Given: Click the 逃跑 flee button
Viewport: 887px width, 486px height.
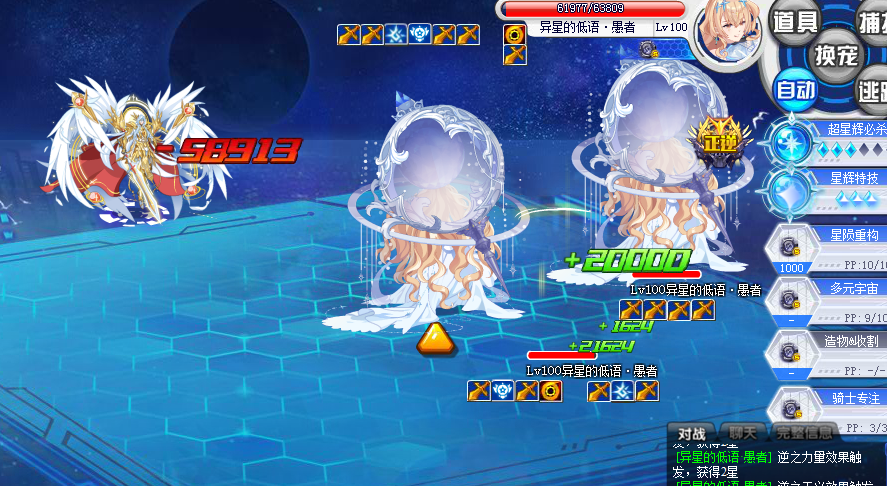Looking at the screenshot, I should coord(873,91).
